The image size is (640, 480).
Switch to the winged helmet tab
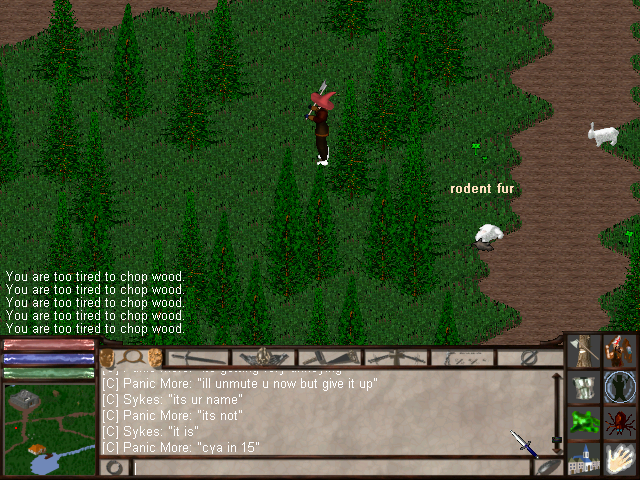(x=264, y=357)
